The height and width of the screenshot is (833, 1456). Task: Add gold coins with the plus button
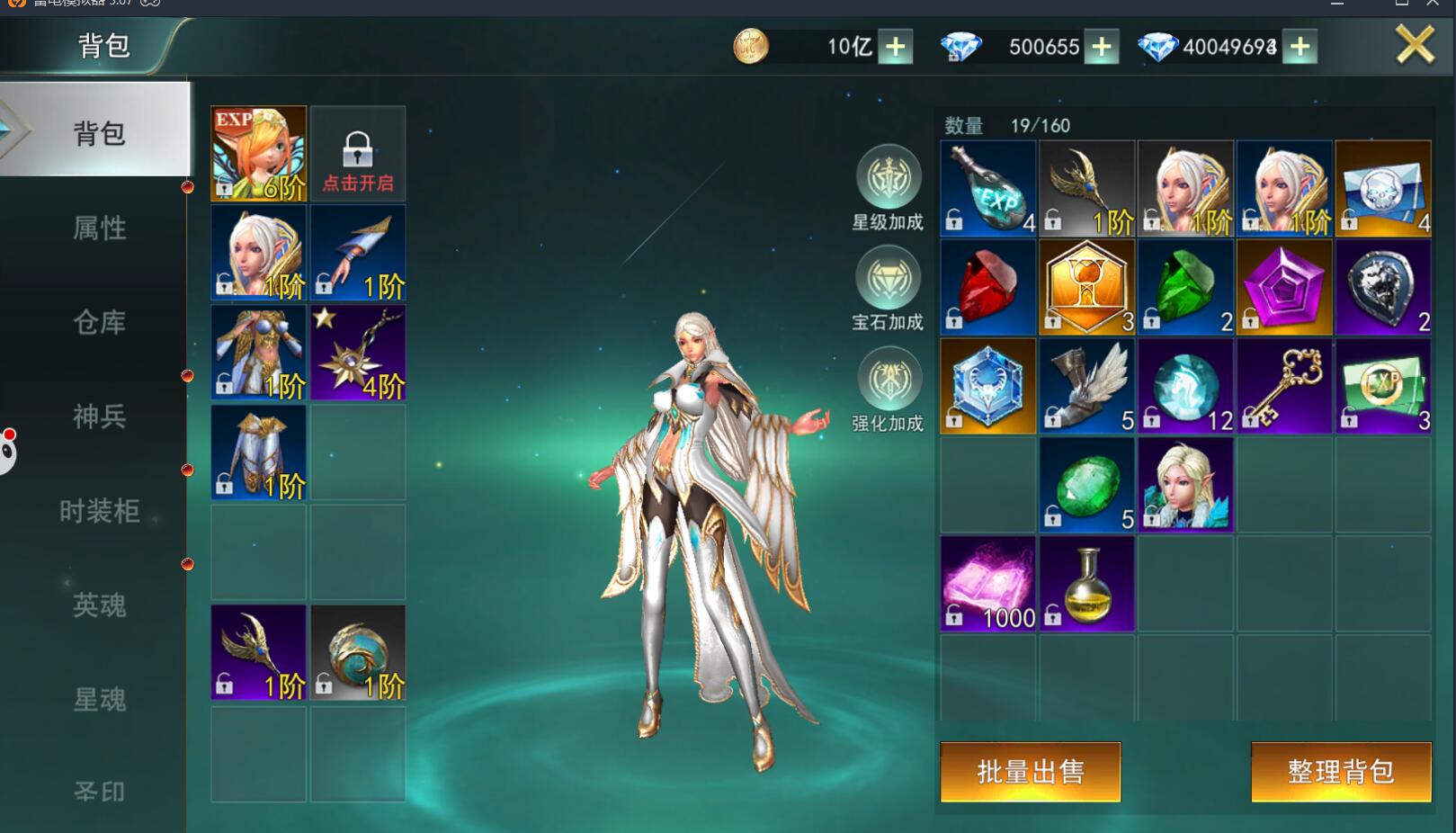point(896,47)
